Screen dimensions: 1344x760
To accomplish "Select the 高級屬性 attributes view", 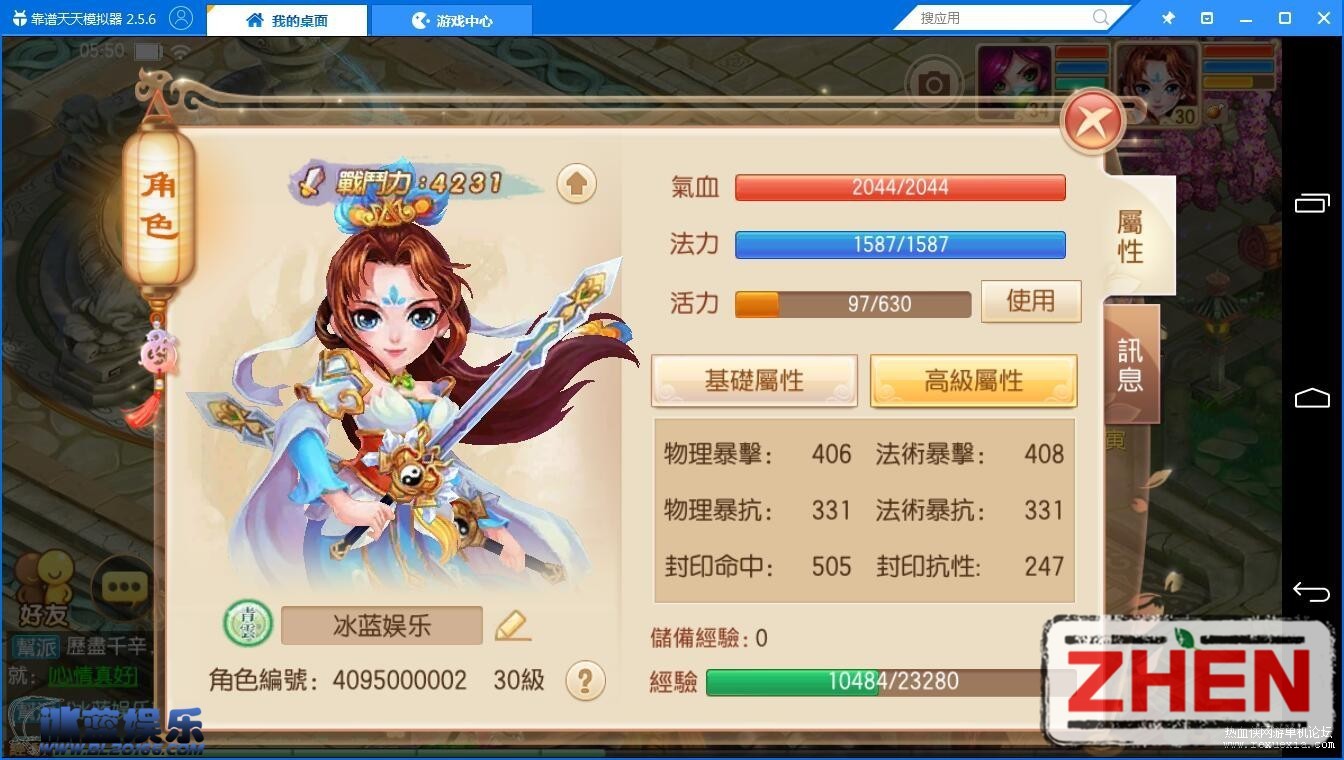I will (973, 380).
